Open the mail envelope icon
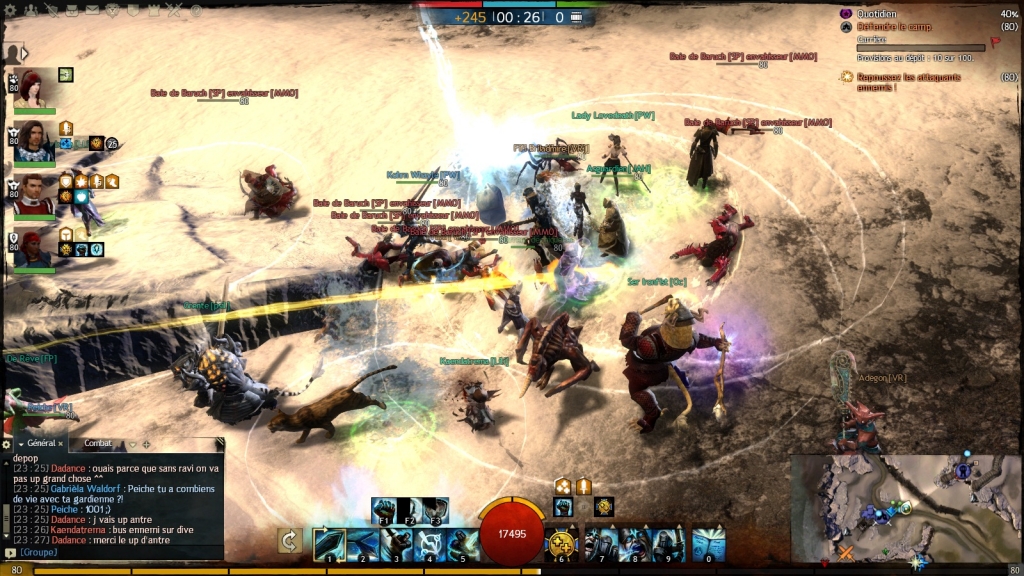This screenshot has height=576, width=1024. 91,9
